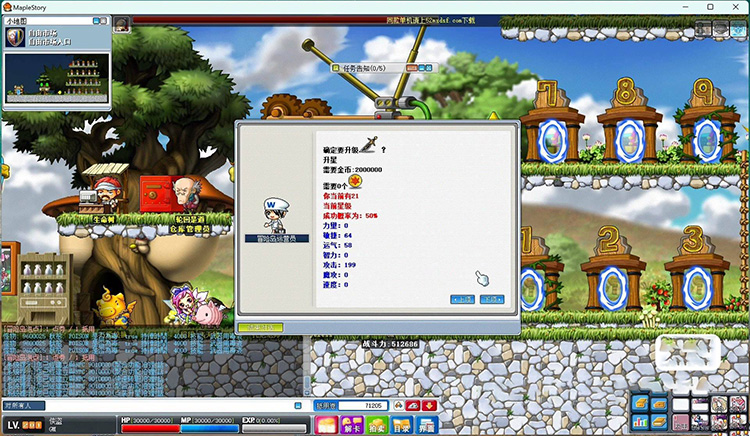
Task: Minimize the minimap panel
Action: pyautogui.click(x=96, y=20)
